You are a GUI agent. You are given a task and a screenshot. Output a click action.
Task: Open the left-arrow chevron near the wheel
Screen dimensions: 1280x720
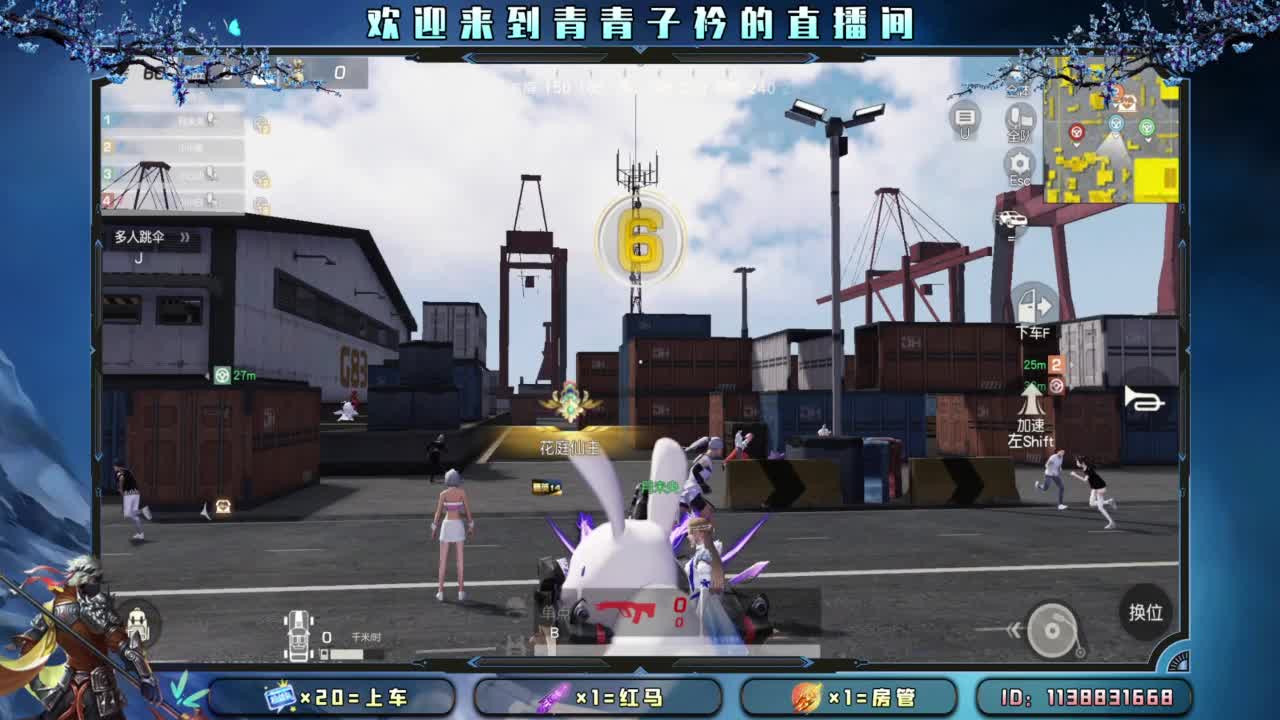pyautogui.click(x=1015, y=629)
